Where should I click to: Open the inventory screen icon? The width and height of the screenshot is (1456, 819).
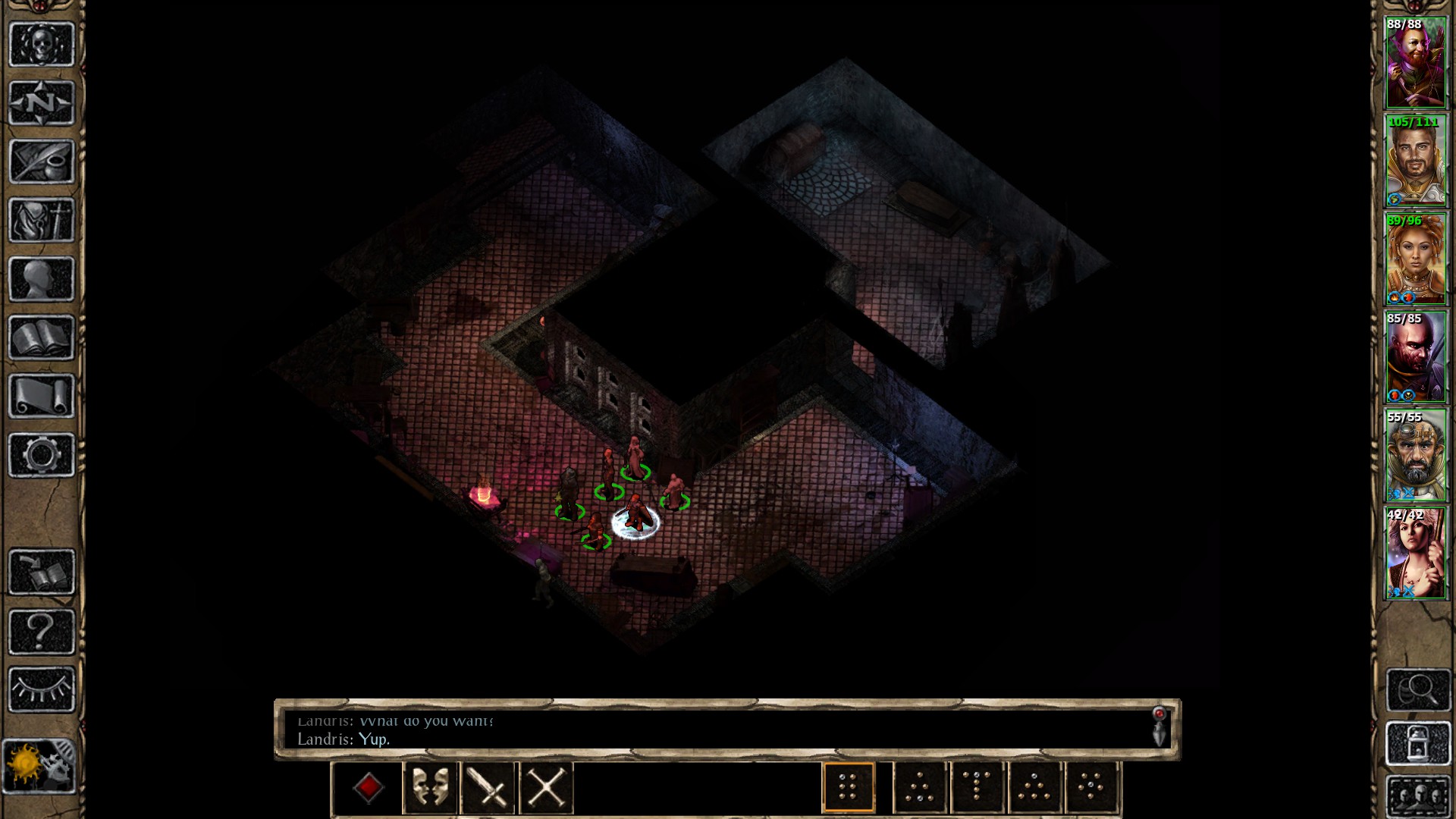[x=42, y=220]
